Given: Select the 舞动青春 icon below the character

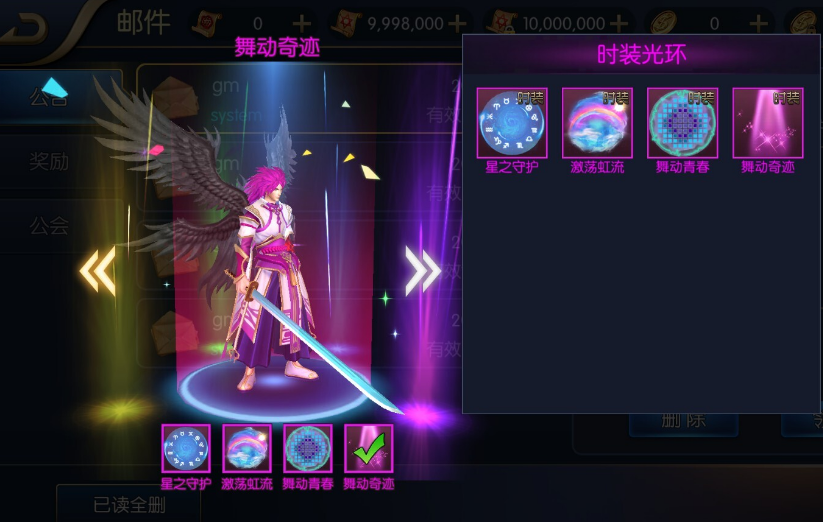Looking at the screenshot, I should click(308, 448).
